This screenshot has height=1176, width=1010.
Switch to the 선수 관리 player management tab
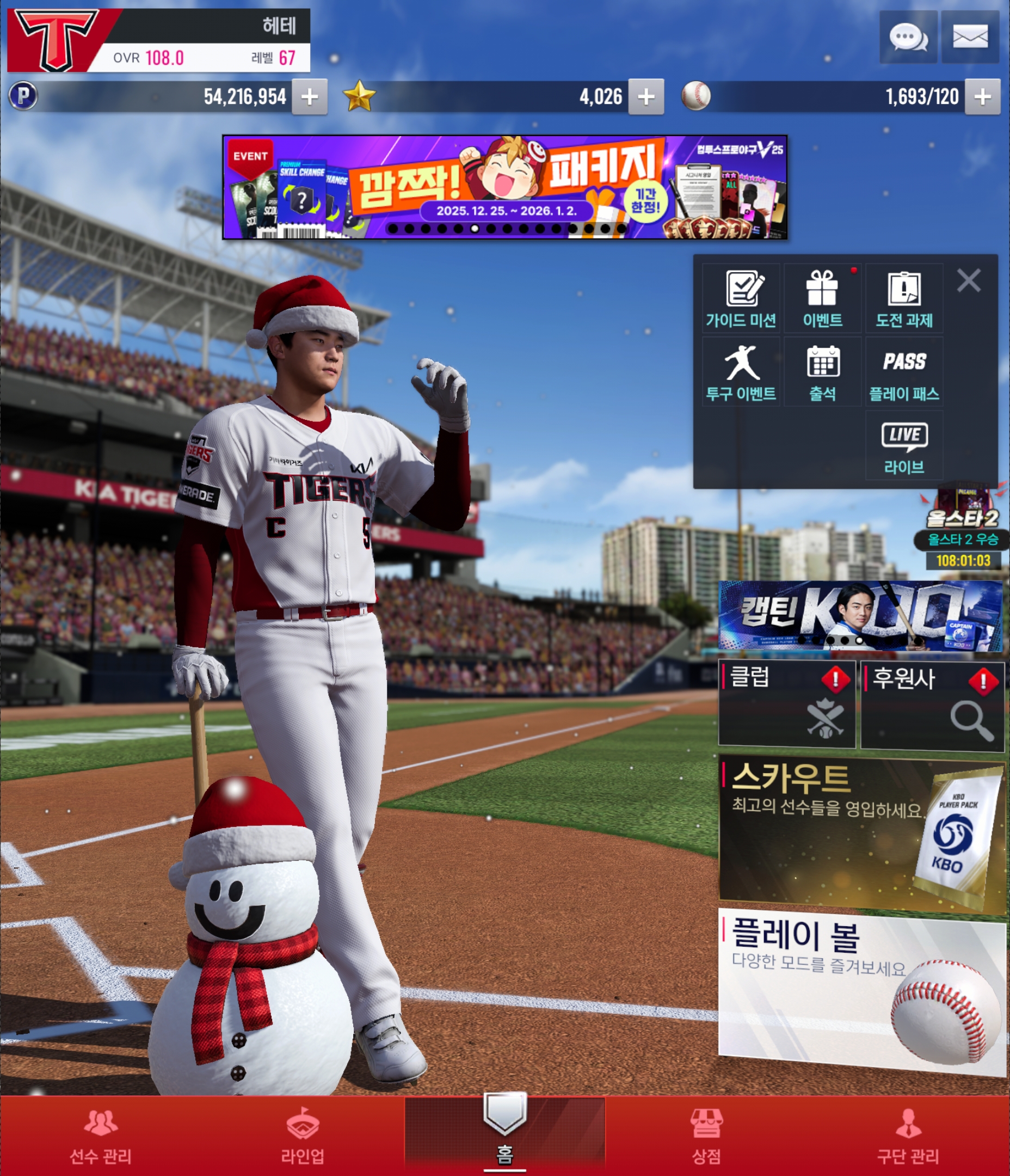pos(101,1137)
